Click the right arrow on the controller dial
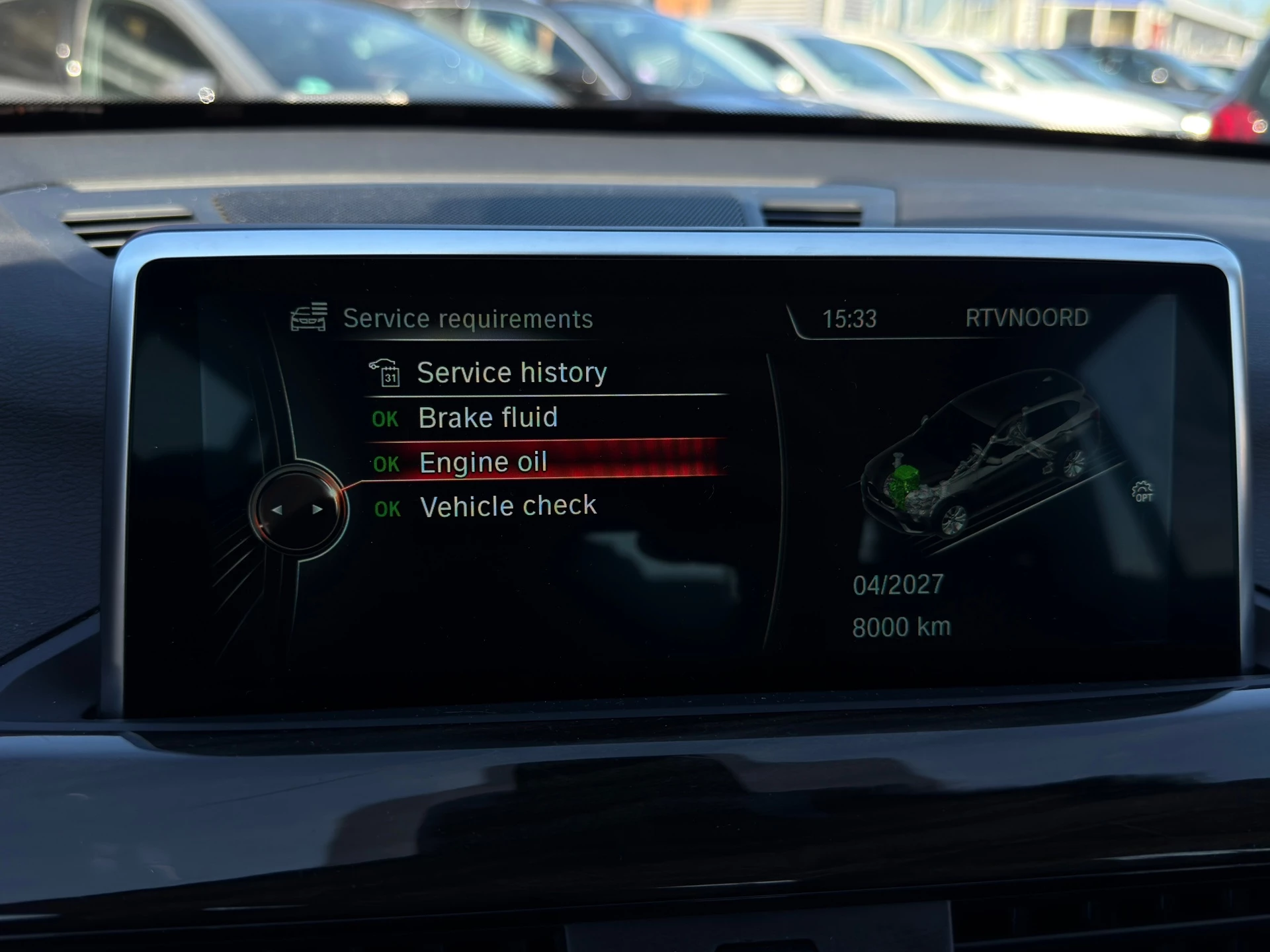 (317, 510)
